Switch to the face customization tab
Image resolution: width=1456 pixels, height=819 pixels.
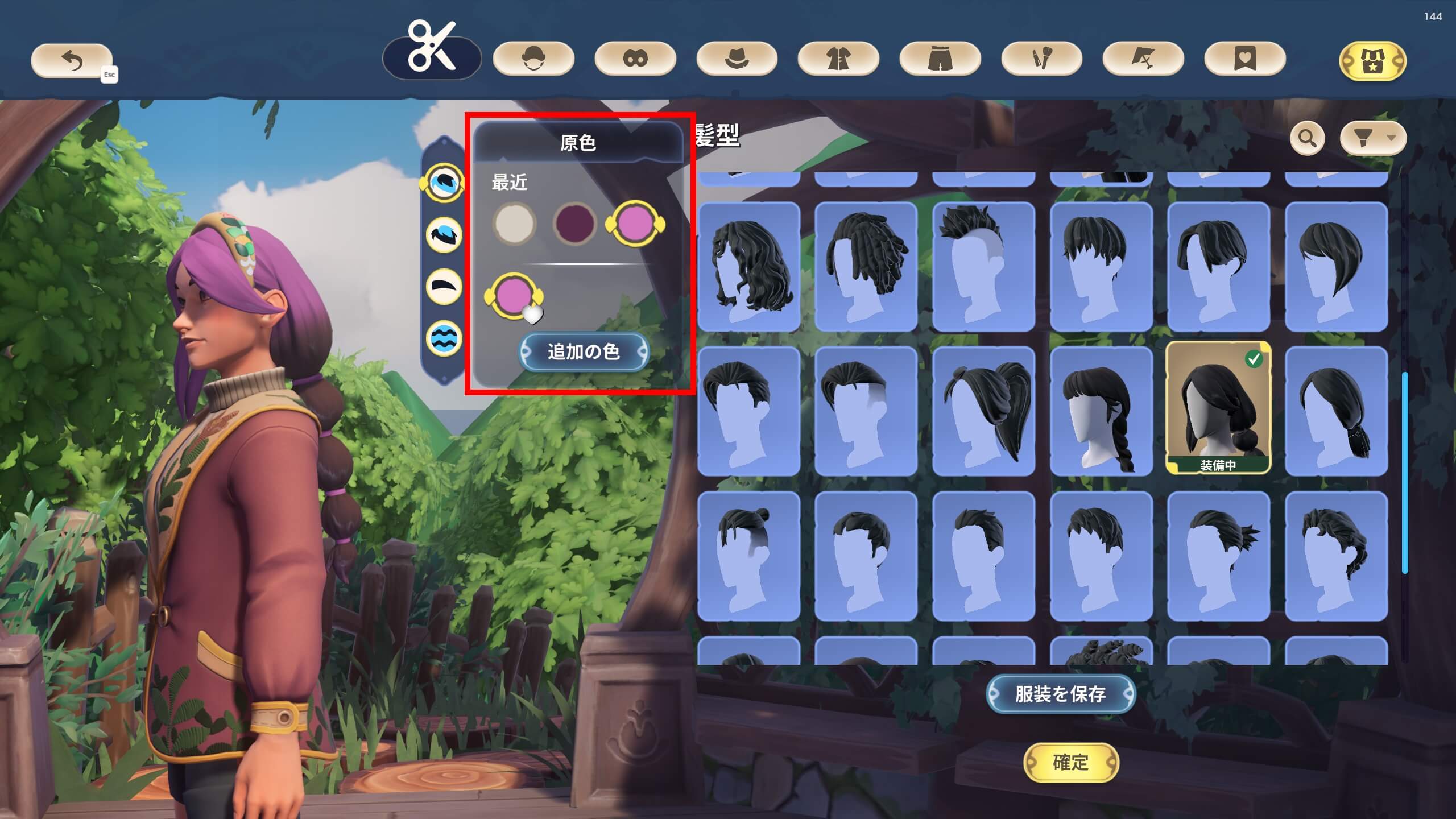(533, 59)
